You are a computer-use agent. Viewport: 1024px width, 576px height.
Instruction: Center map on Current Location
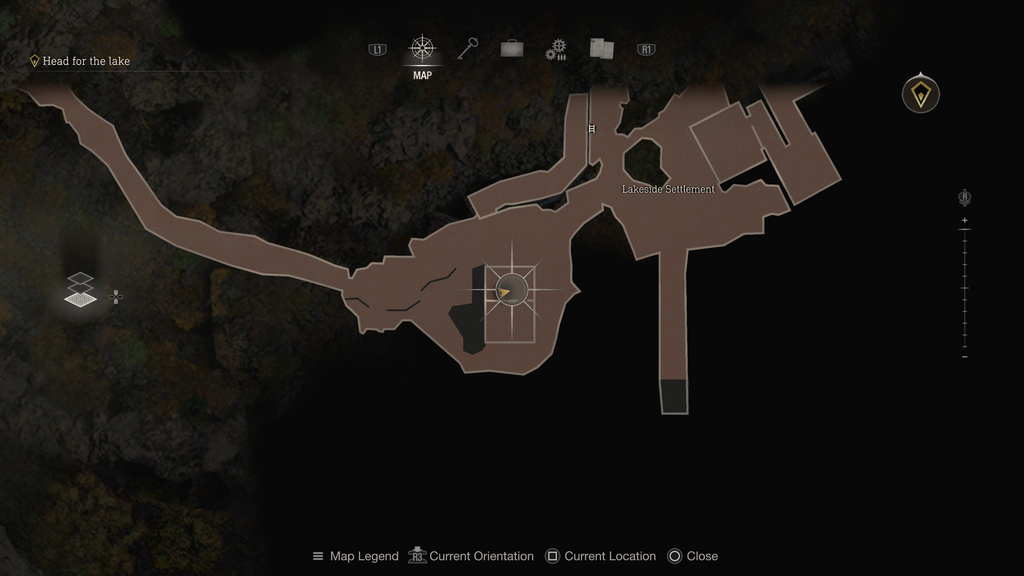point(600,556)
